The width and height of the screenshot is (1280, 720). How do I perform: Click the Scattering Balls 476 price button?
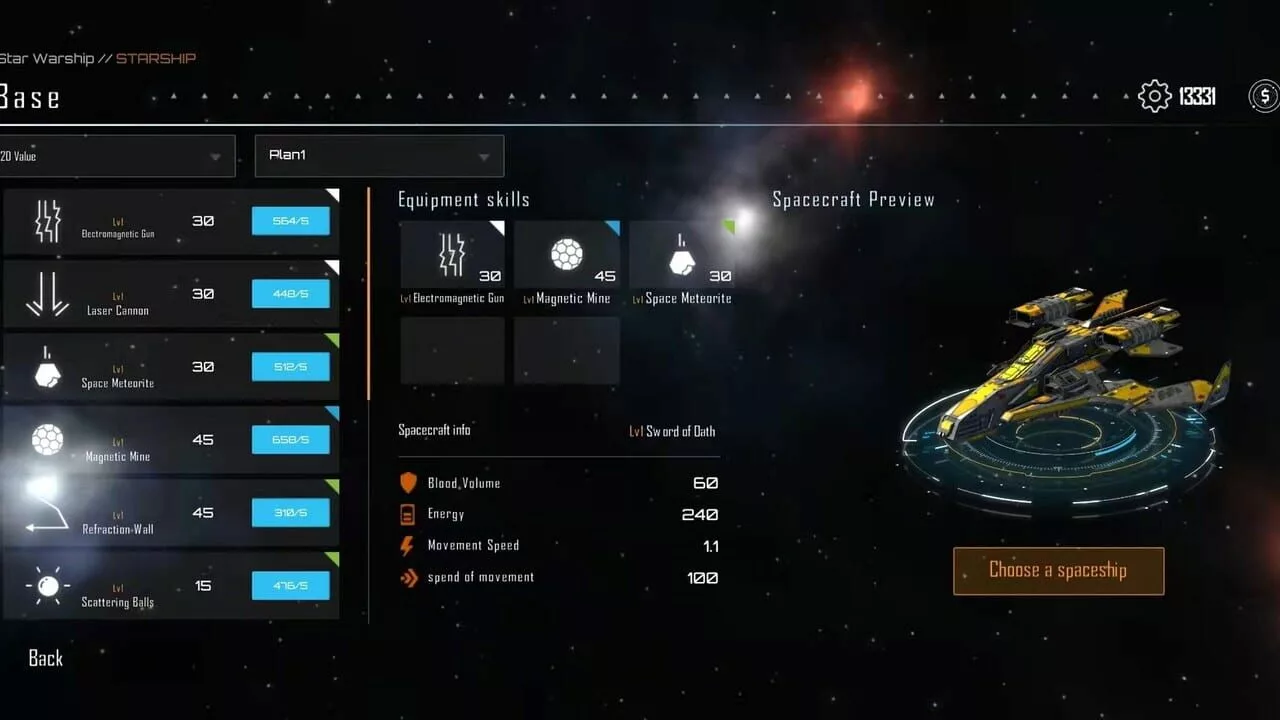tap(290, 586)
